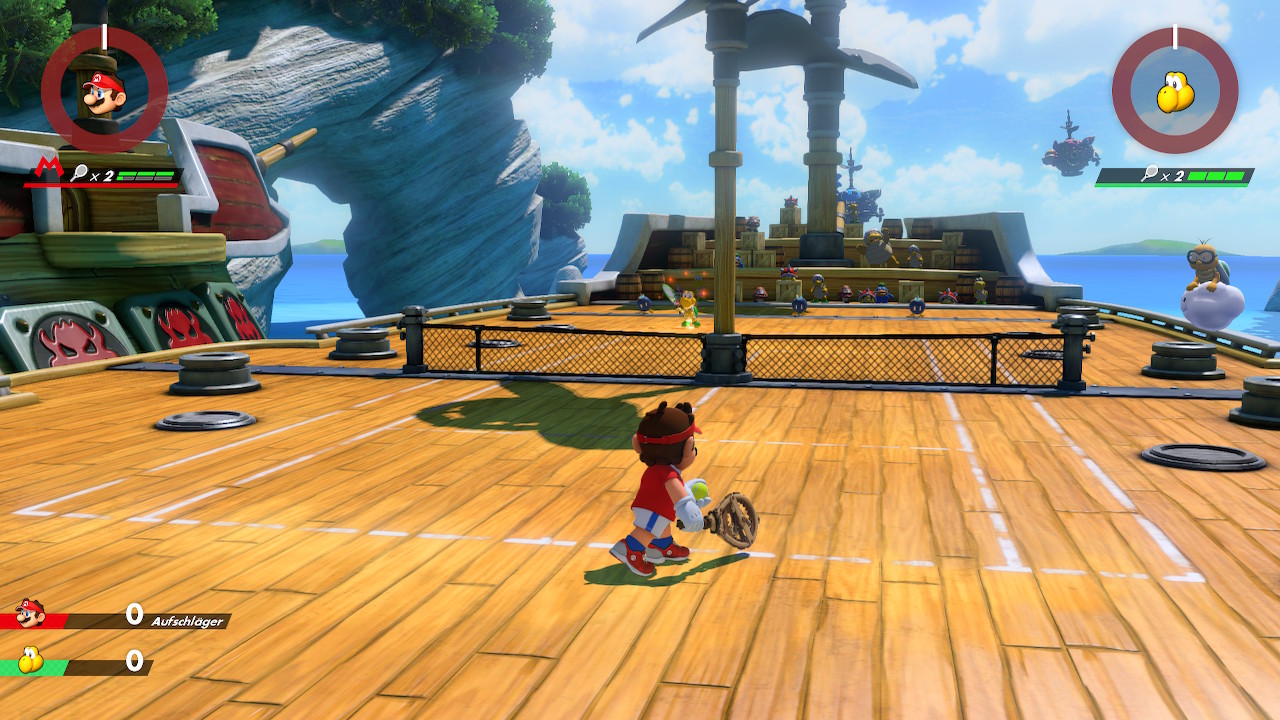Click the racket icon under Koopa's gauge
The width and height of the screenshot is (1280, 720).
[x=1150, y=173]
